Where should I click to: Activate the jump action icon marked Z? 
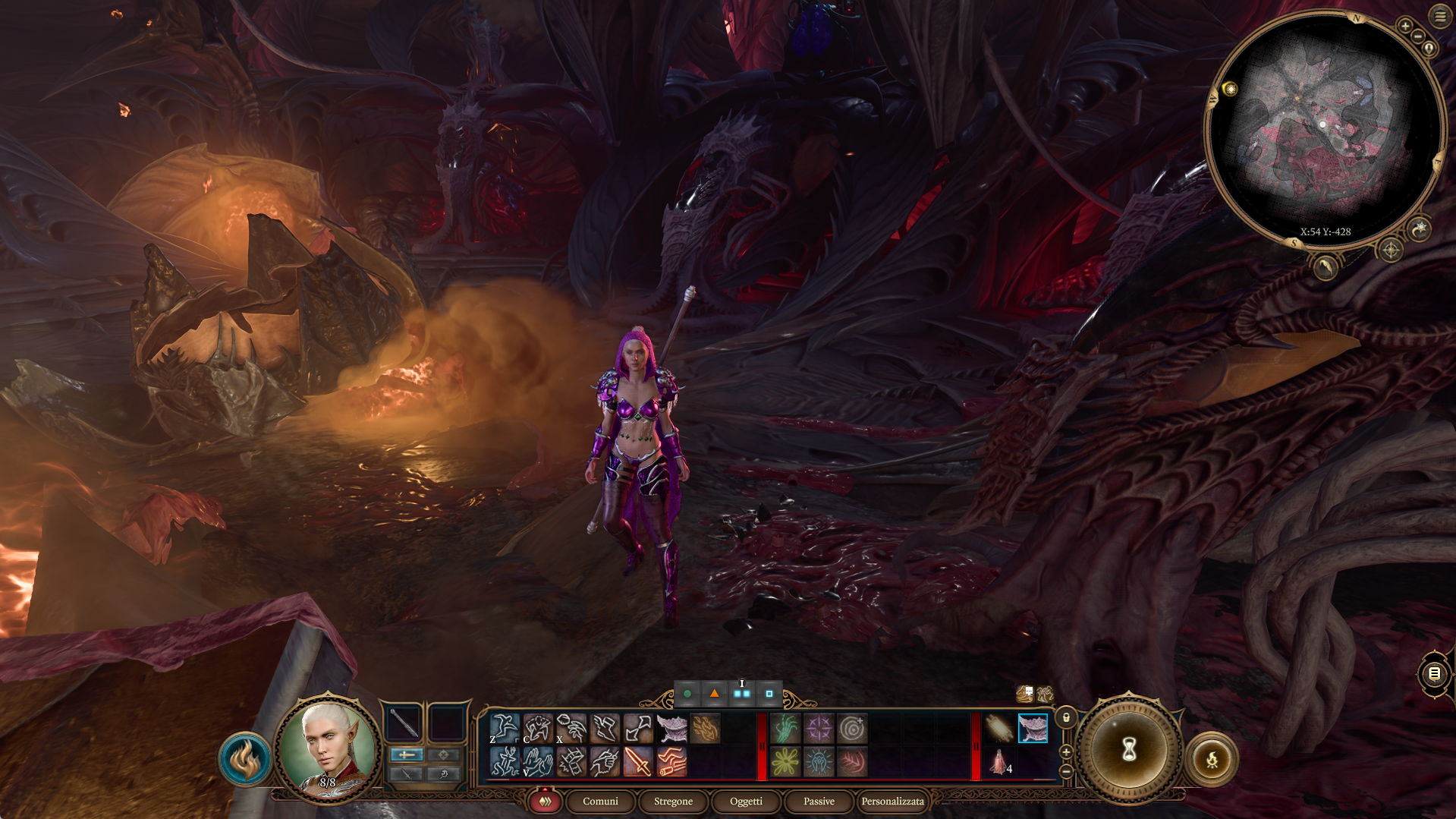click(505, 728)
